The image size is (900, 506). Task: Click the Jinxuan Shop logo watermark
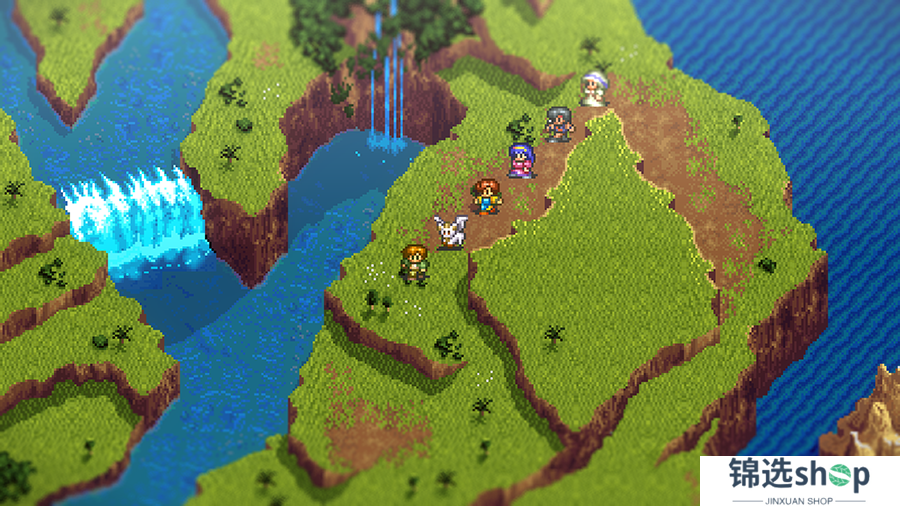click(x=798, y=480)
